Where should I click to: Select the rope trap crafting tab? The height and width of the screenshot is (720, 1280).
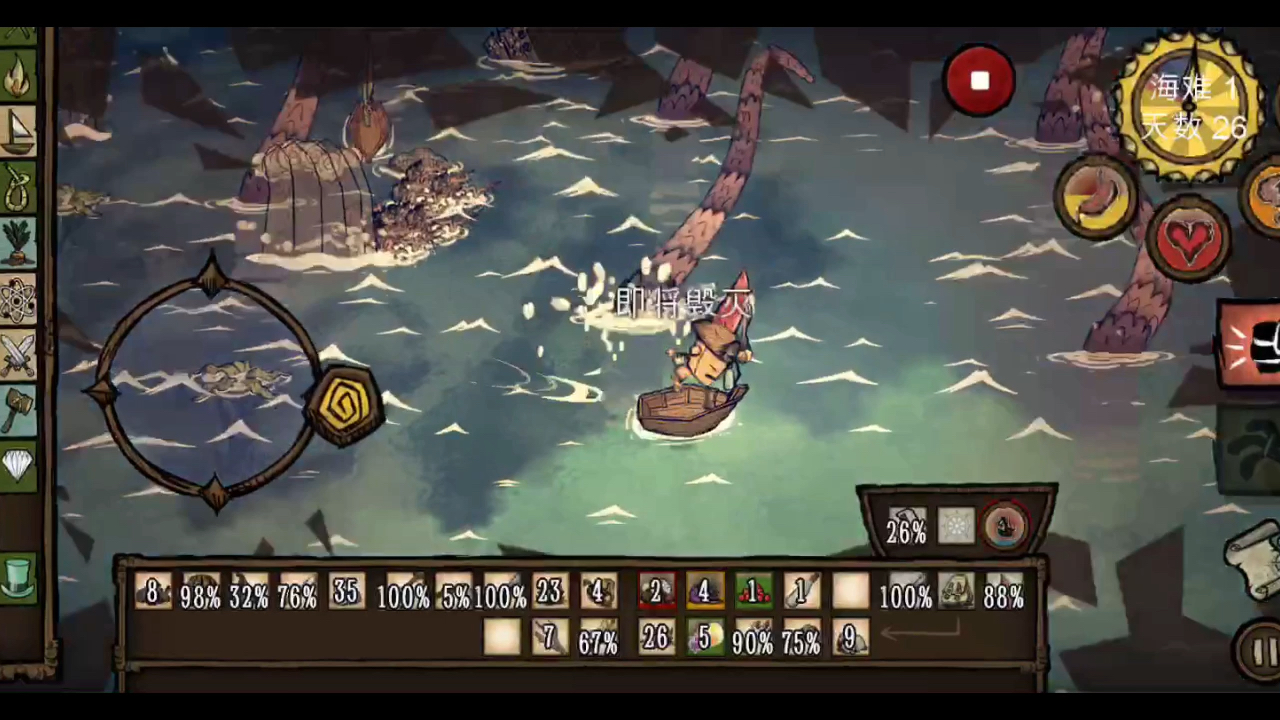(x=18, y=187)
